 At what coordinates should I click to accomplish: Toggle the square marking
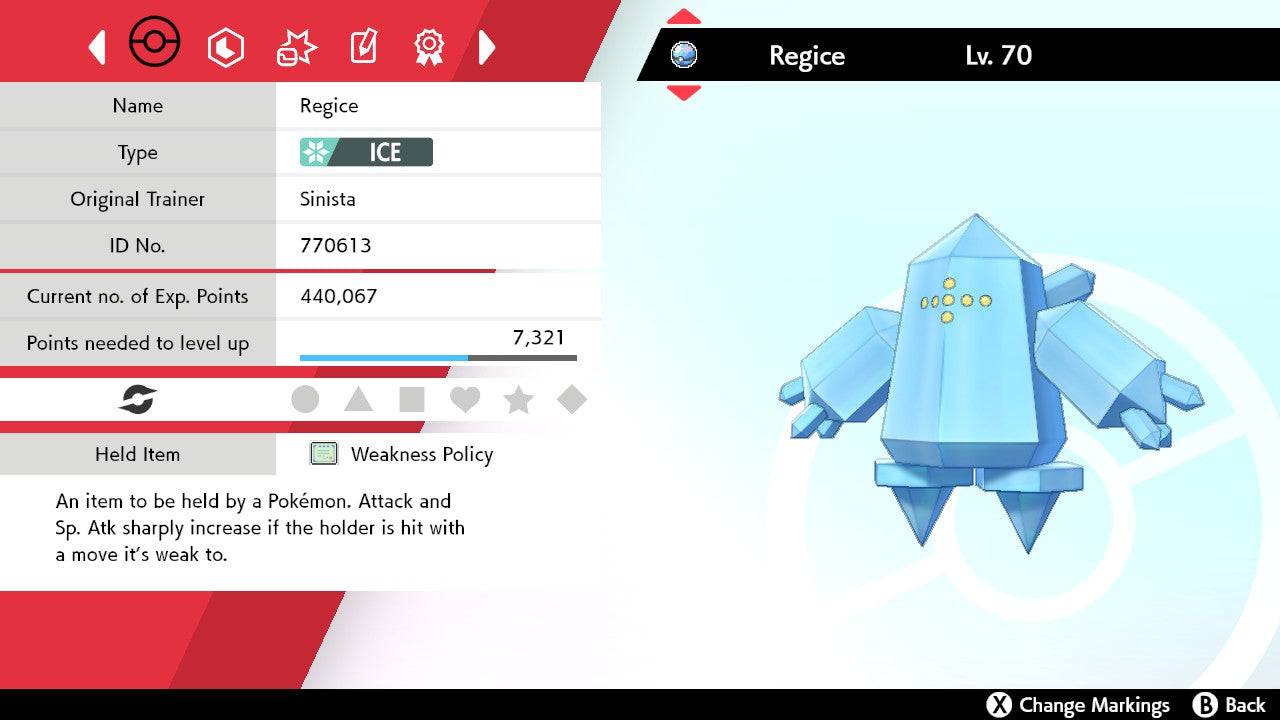[x=411, y=400]
